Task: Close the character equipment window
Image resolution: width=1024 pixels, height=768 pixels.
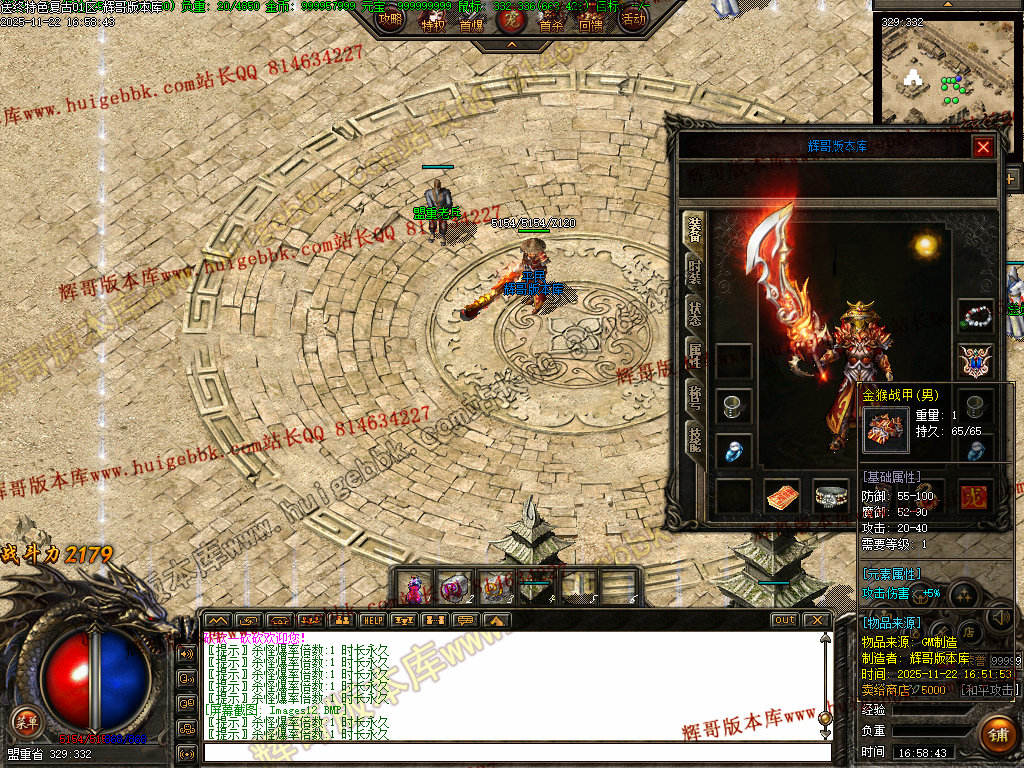Action: click(983, 147)
